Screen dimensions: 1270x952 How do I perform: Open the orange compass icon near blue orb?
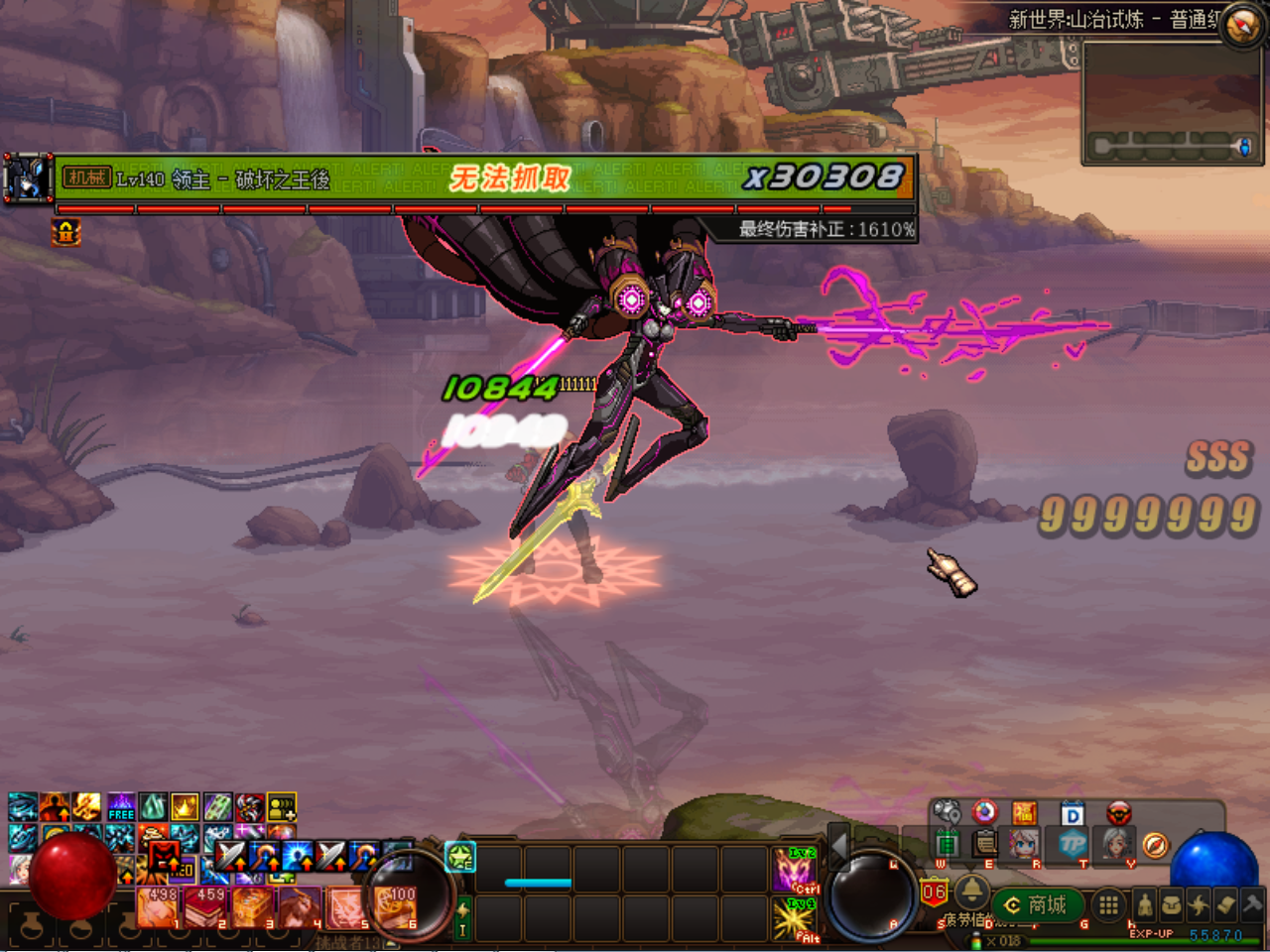[x=1155, y=845]
